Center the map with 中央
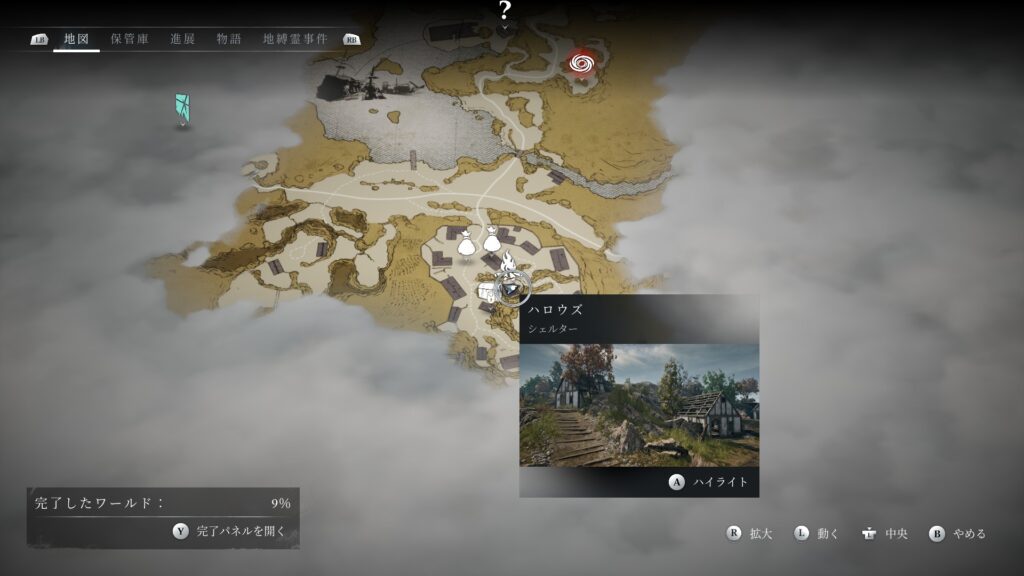This screenshot has height=576, width=1024. click(x=885, y=534)
